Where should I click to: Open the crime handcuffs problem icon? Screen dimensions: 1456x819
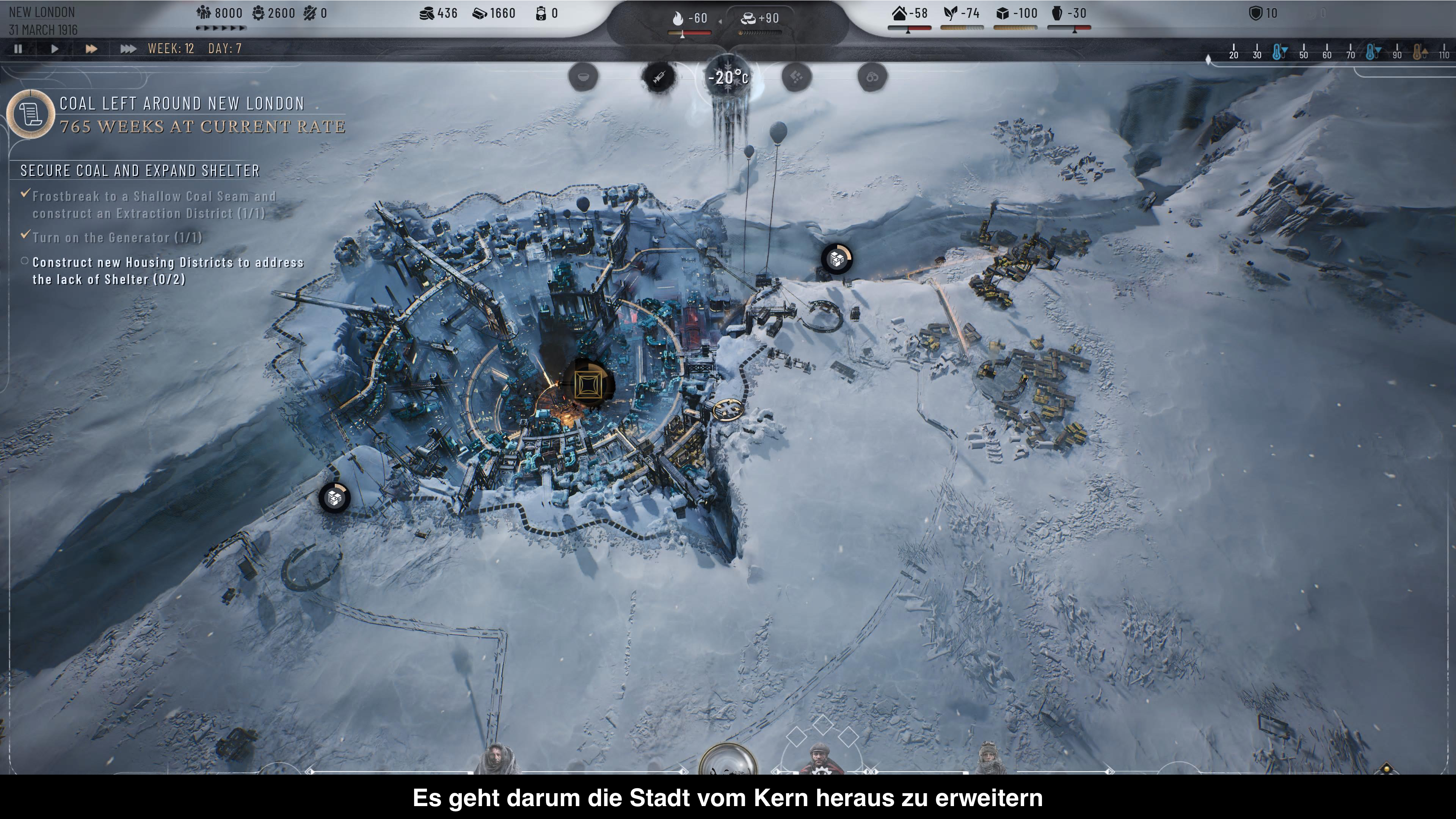[x=872, y=76]
